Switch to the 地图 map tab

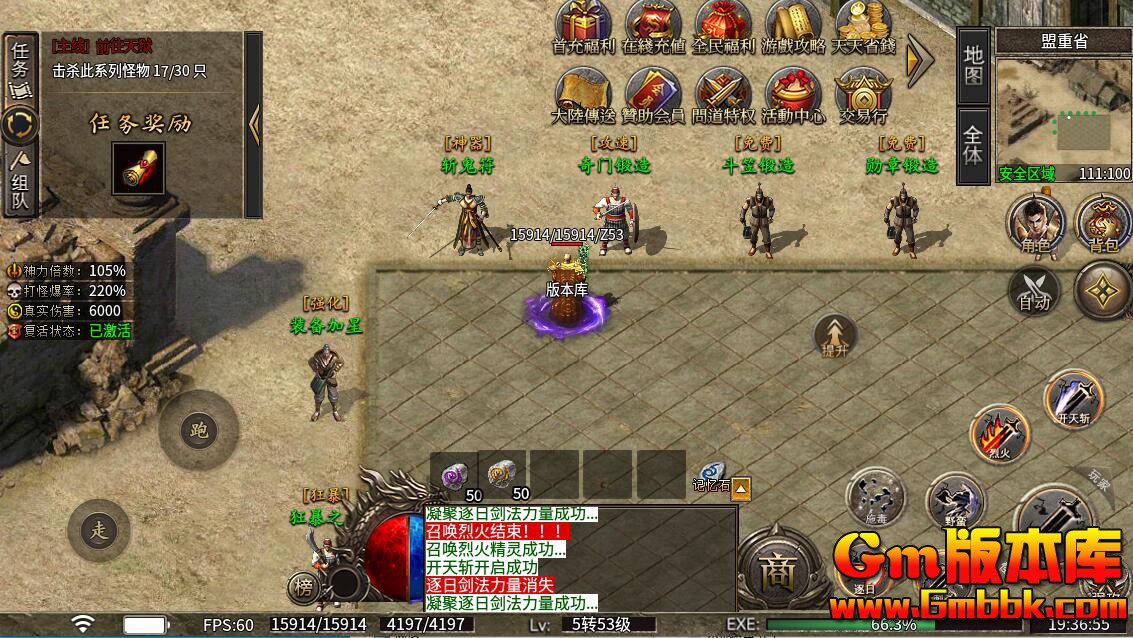click(974, 65)
